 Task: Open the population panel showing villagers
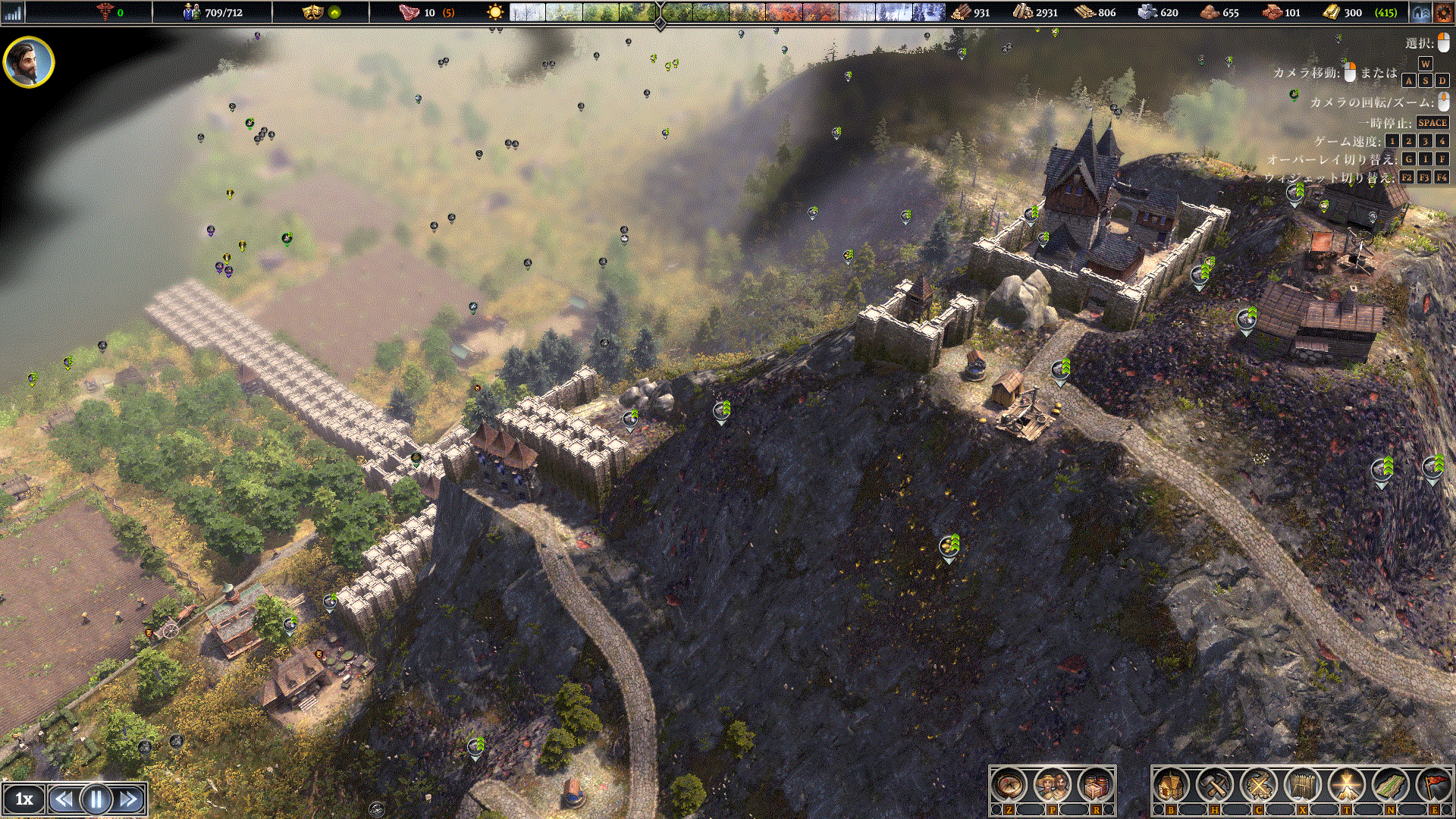213,12
